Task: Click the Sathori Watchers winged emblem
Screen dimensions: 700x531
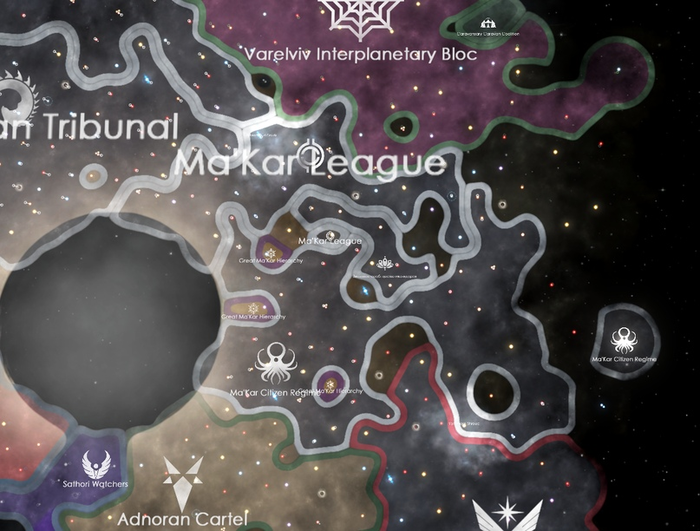Action: click(97, 464)
